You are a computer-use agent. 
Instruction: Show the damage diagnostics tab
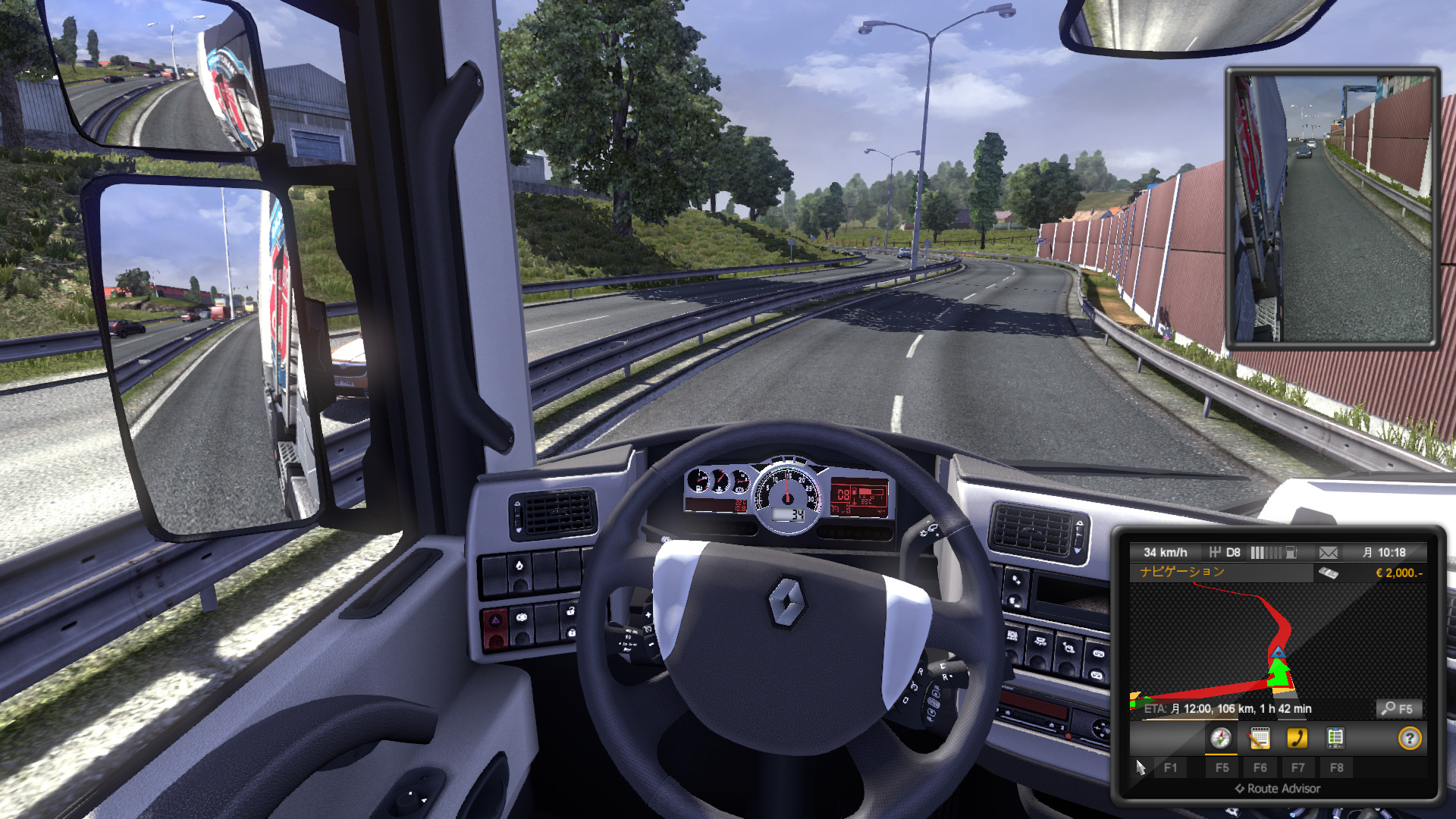click(1335, 738)
